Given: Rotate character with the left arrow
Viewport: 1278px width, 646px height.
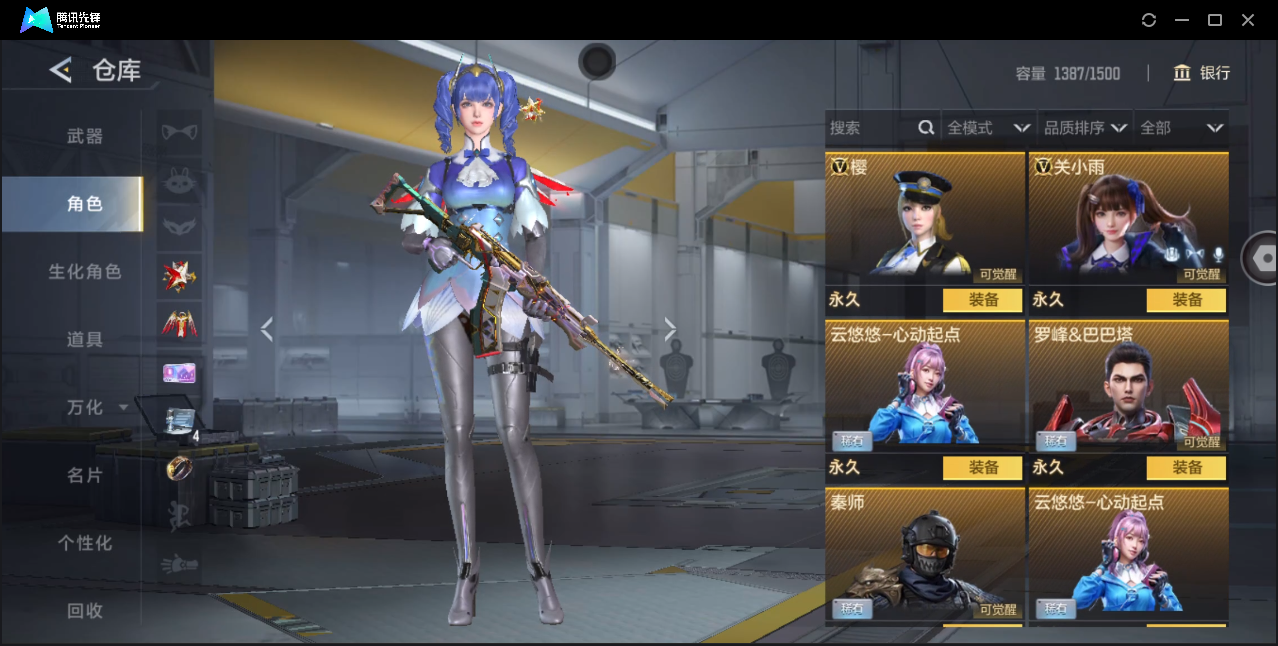Looking at the screenshot, I should coord(267,329).
